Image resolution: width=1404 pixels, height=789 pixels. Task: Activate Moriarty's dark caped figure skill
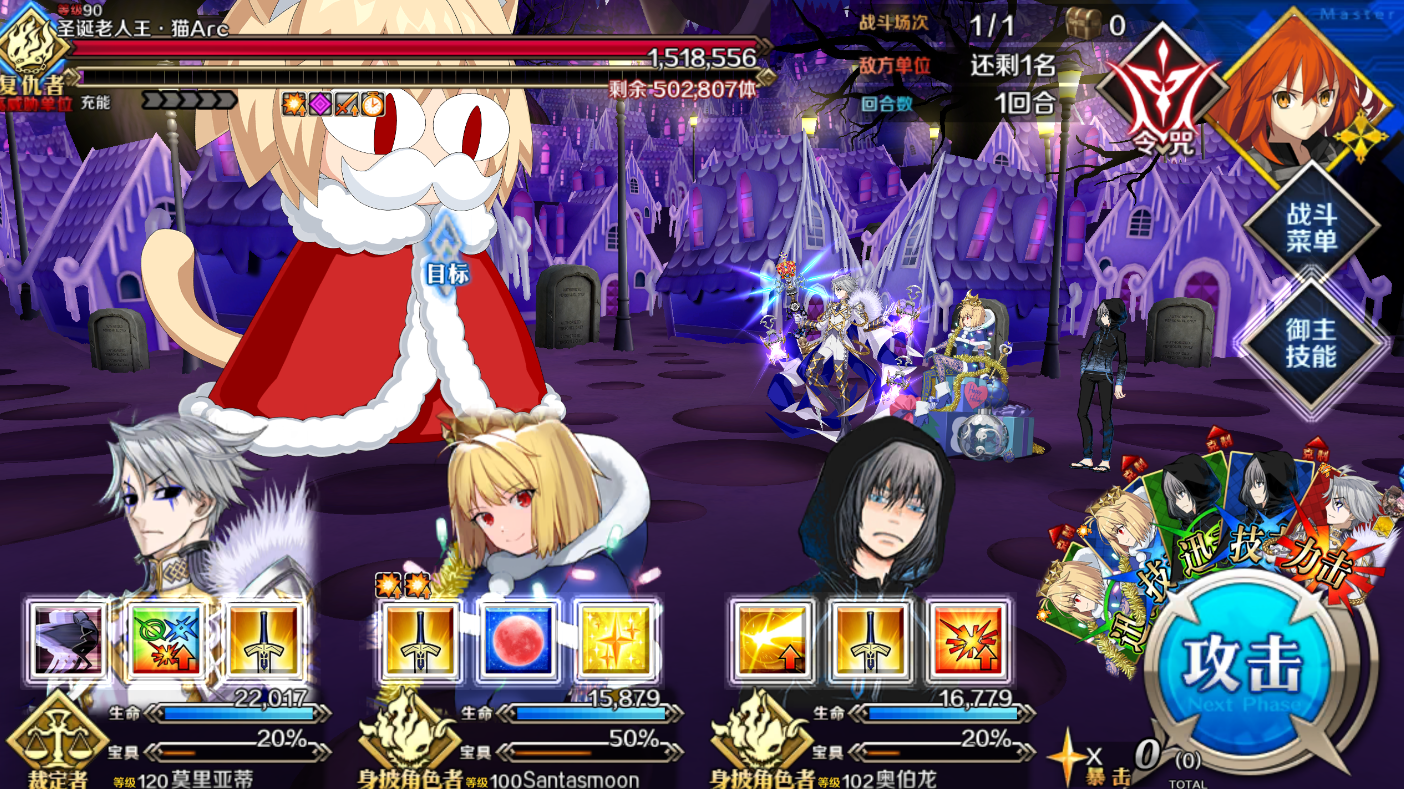[x=68, y=641]
